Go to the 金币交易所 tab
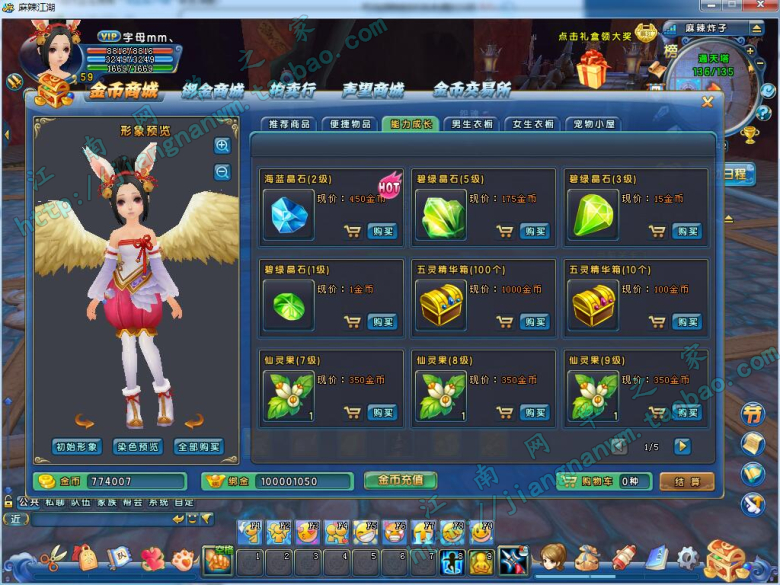This screenshot has height=585, width=780. click(x=471, y=91)
